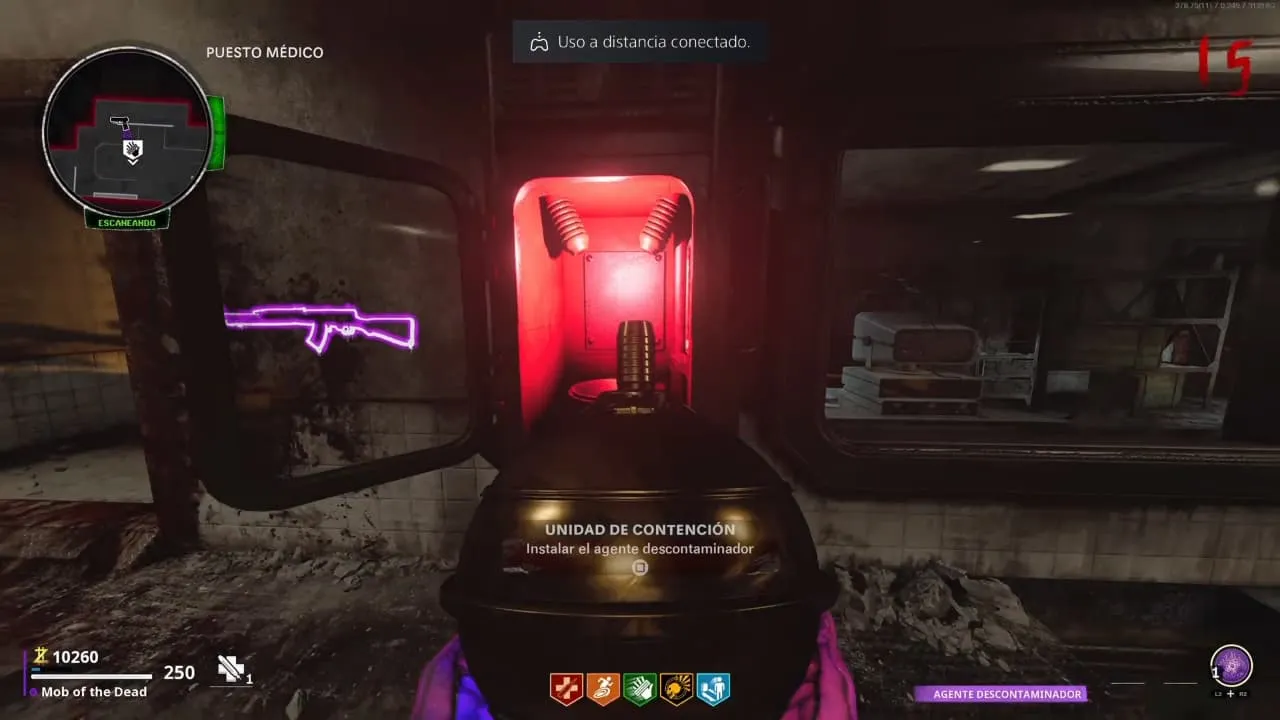The width and height of the screenshot is (1280, 720).
Task: Activate the purple field upgrade orb
Action: click(x=1231, y=666)
